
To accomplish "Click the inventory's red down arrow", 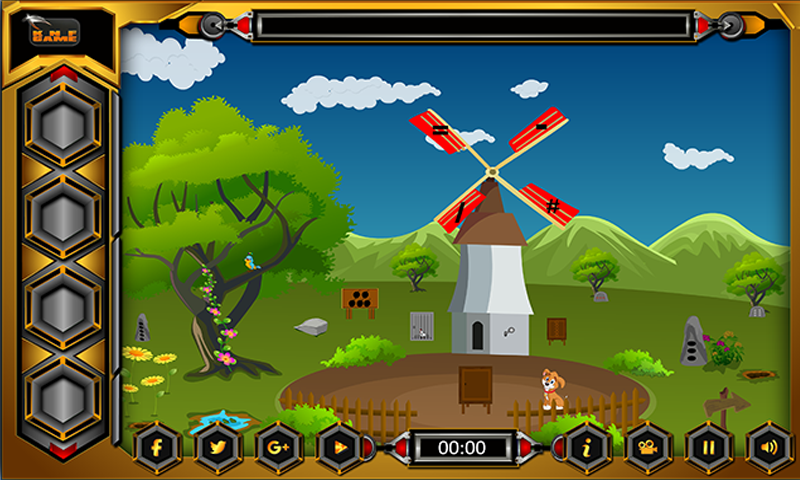I will 63,450.
